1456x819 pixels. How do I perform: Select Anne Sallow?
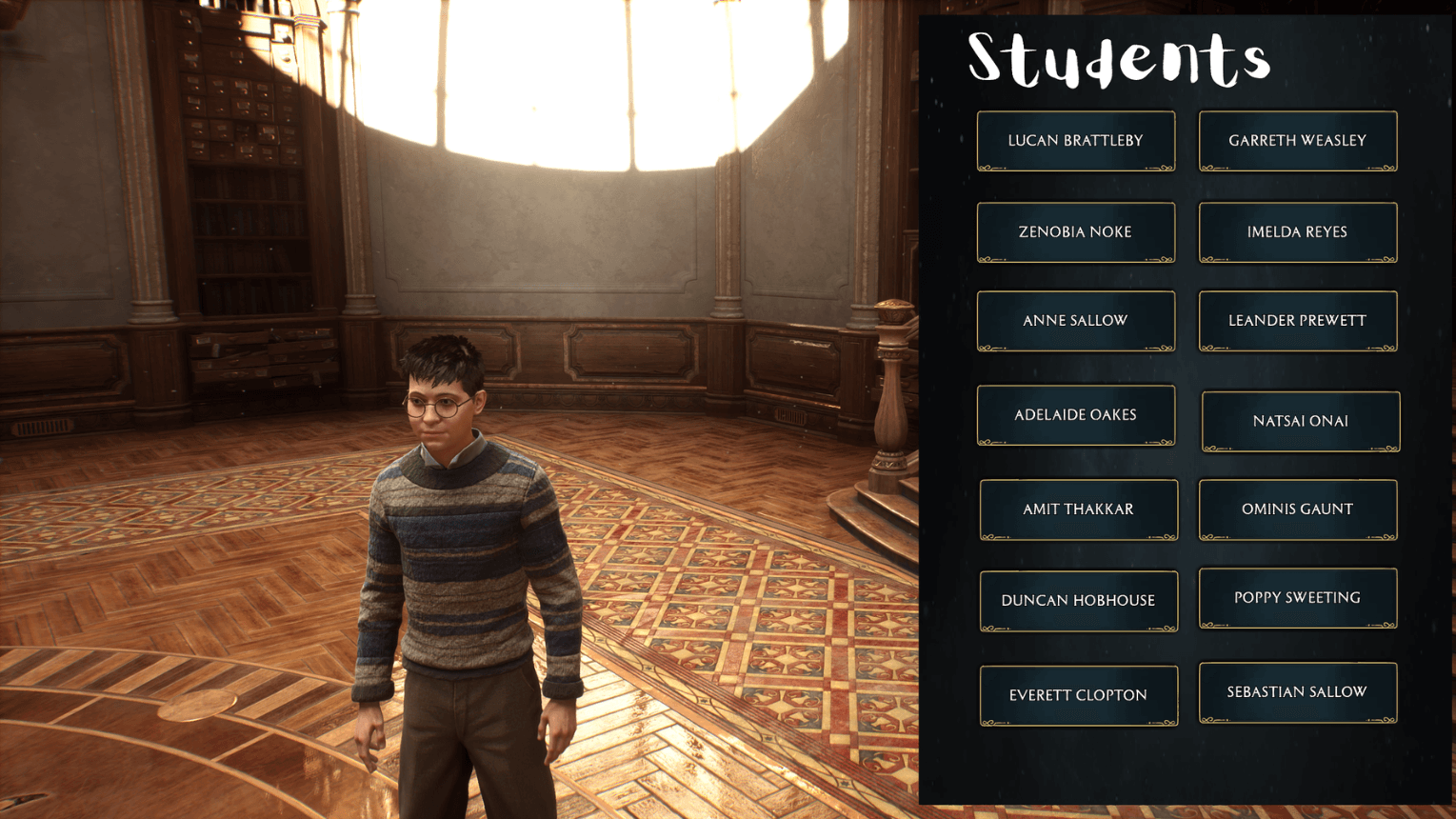(x=1076, y=320)
